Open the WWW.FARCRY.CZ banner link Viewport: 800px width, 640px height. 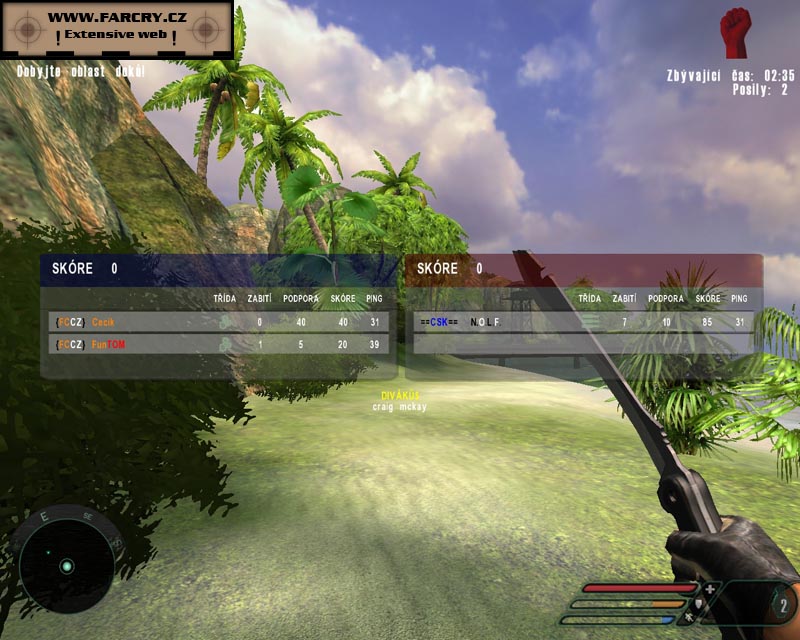[x=117, y=27]
